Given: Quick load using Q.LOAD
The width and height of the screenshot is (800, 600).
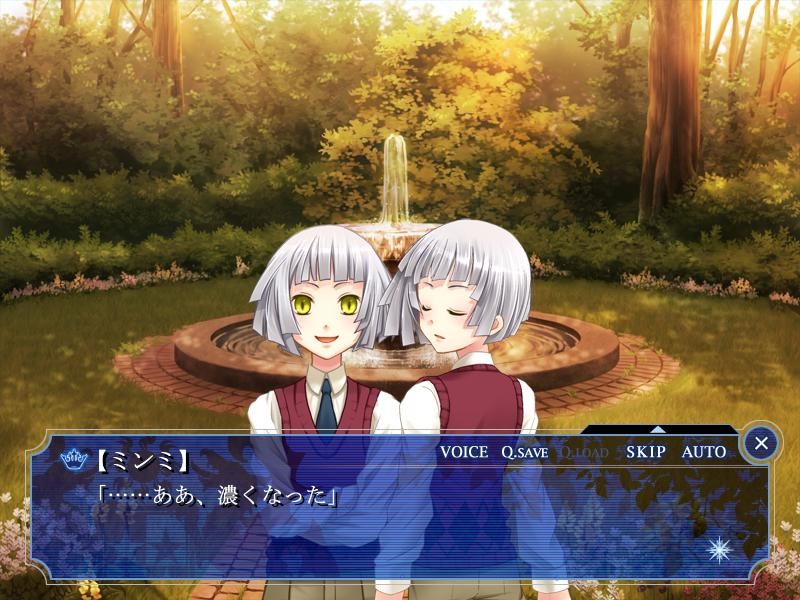Looking at the screenshot, I should point(584,452).
